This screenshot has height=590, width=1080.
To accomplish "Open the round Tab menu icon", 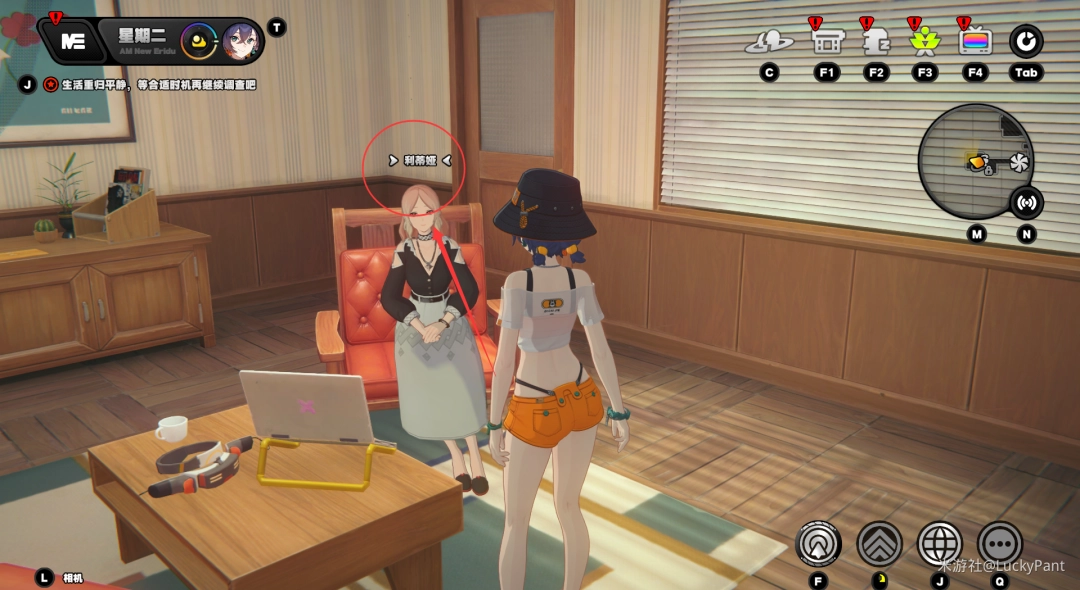I will pyautogui.click(x=1026, y=42).
